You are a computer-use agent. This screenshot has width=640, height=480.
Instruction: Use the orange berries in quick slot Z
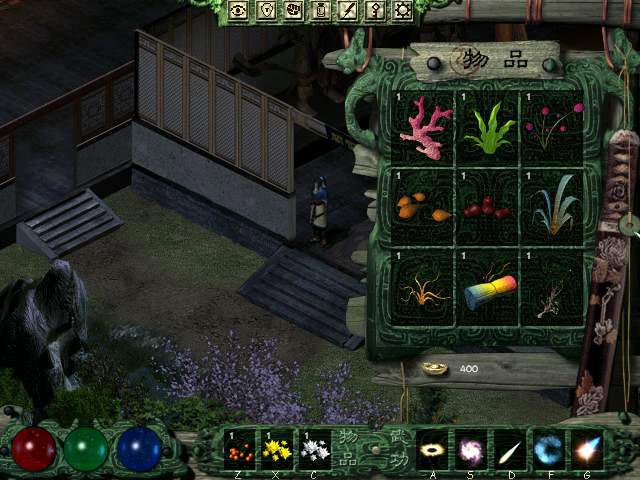pos(240,449)
